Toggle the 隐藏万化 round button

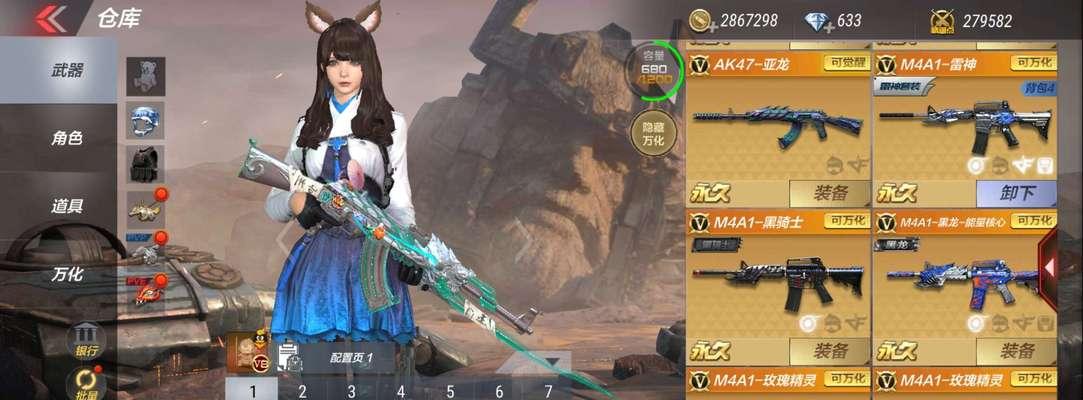653,134
